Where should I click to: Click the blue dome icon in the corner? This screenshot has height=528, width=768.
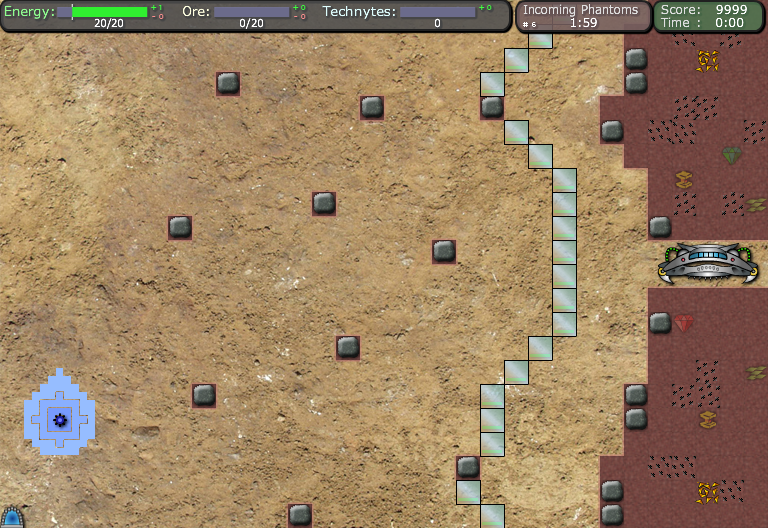click(x=11, y=517)
